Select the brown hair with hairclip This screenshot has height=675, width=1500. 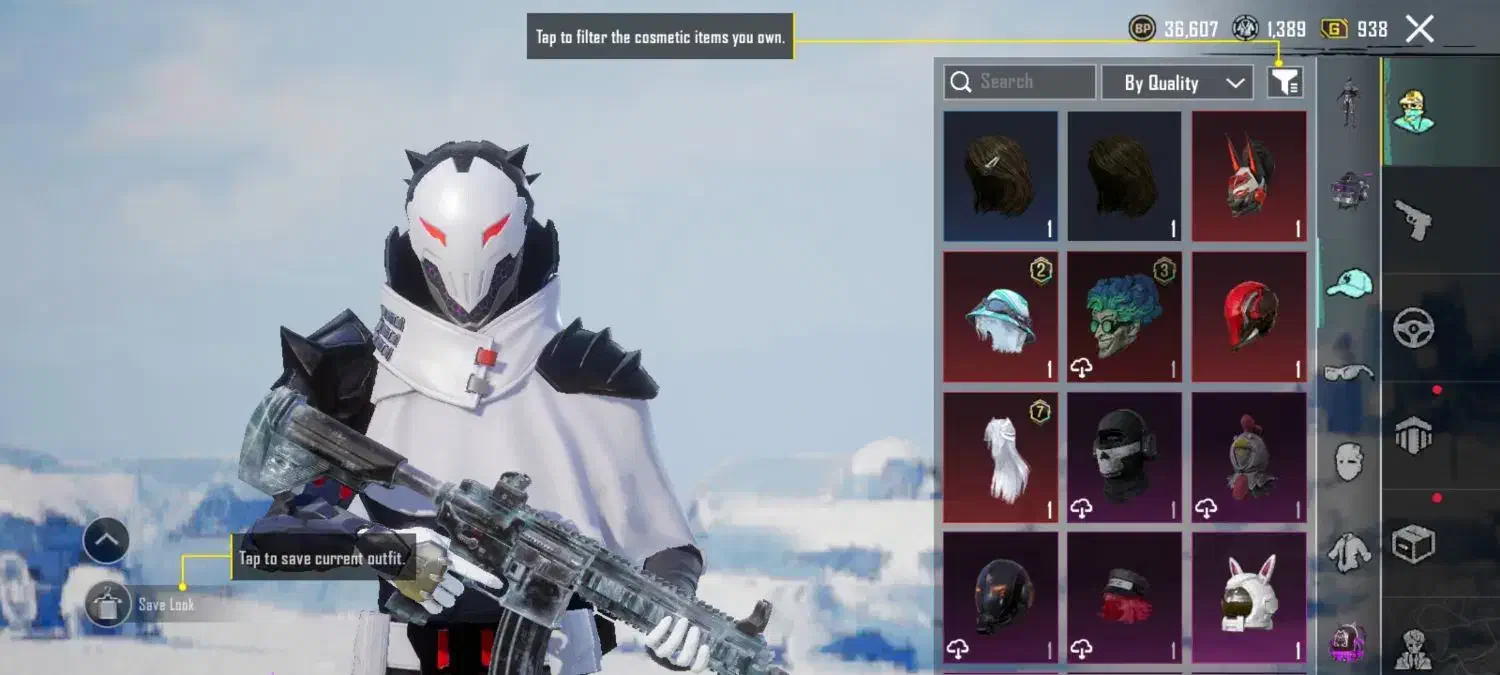point(1000,176)
